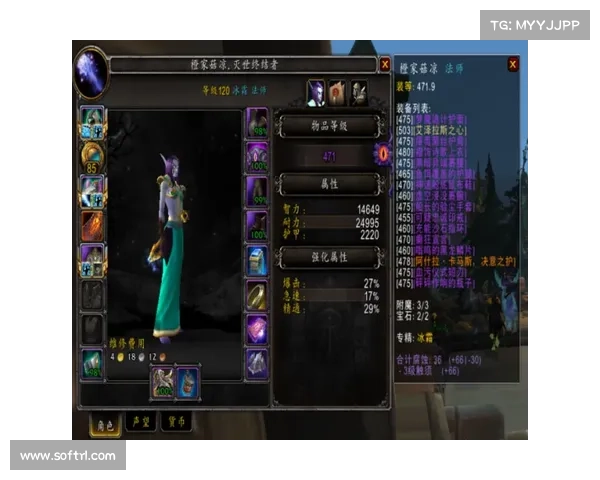Screen dimensions: 600x480
Task: Select the blue chest-shaped trinket slot
Action: click(257, 260)
